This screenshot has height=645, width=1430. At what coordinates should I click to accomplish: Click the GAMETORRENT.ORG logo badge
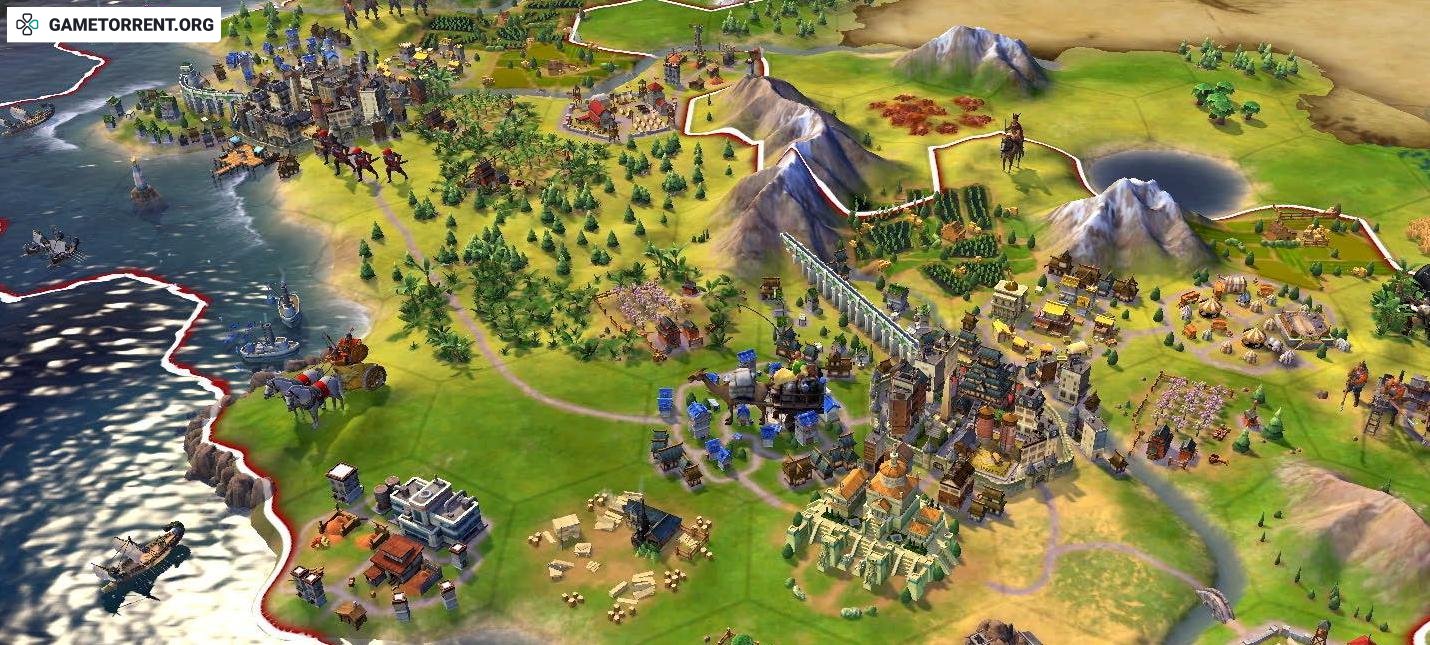pyautogui.click(x=113, y=24)
